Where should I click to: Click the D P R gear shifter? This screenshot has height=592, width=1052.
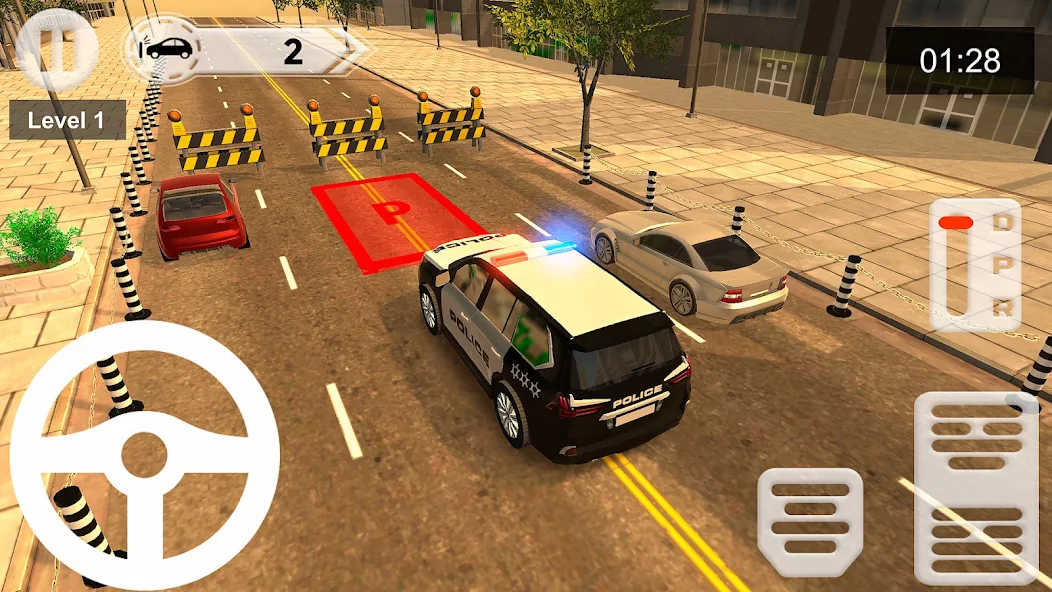point(974,263)
